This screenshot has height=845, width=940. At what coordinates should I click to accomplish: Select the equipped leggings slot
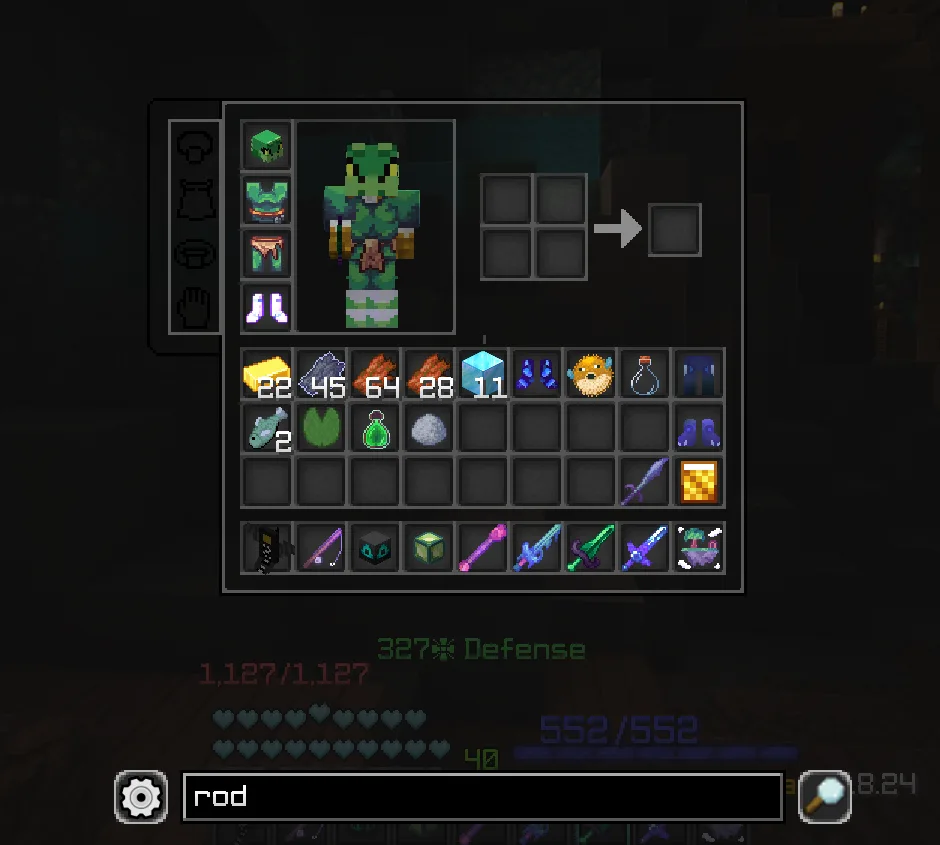[266, 254]
